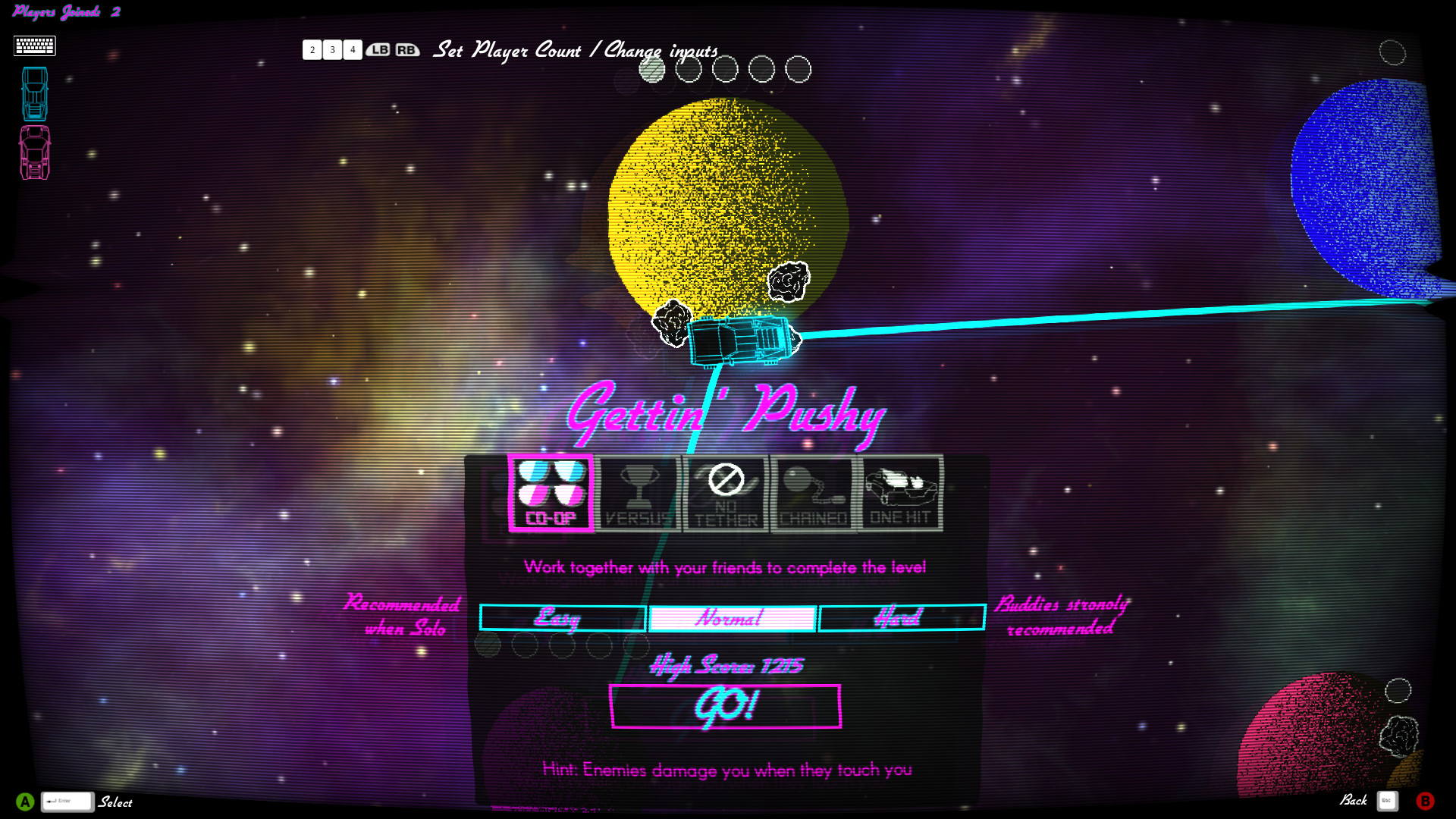Viewport: 1456px width, 819px height.
Task: Select the Normal difficulty option
Action: click(730, 618)
